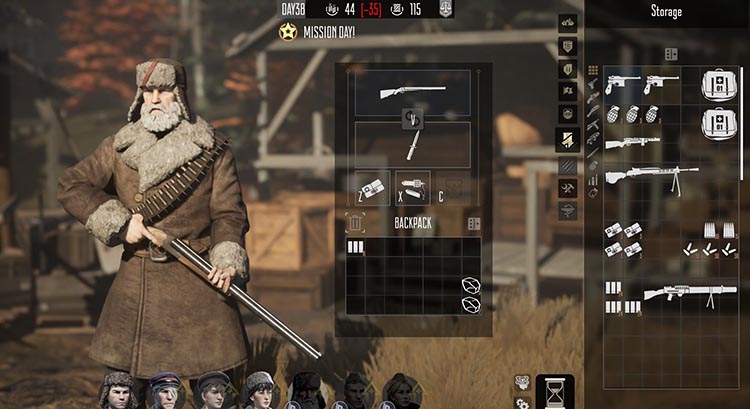The height and width of the screenshot is (409, 750).
Task: Click the trash can discard button
Action: [x=357, y=223]
